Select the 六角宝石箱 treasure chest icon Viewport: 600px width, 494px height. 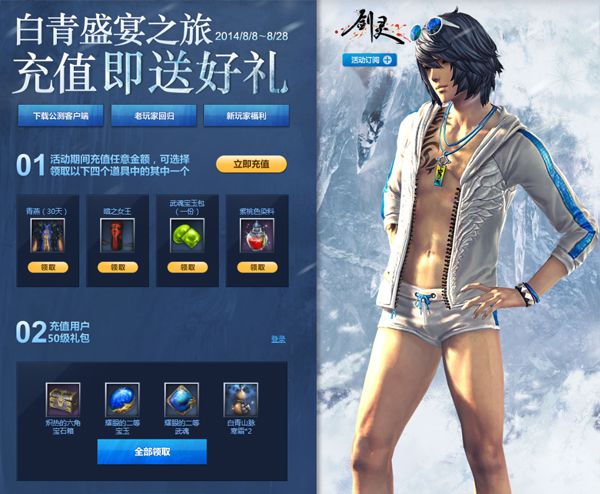[x=62, y=398]
